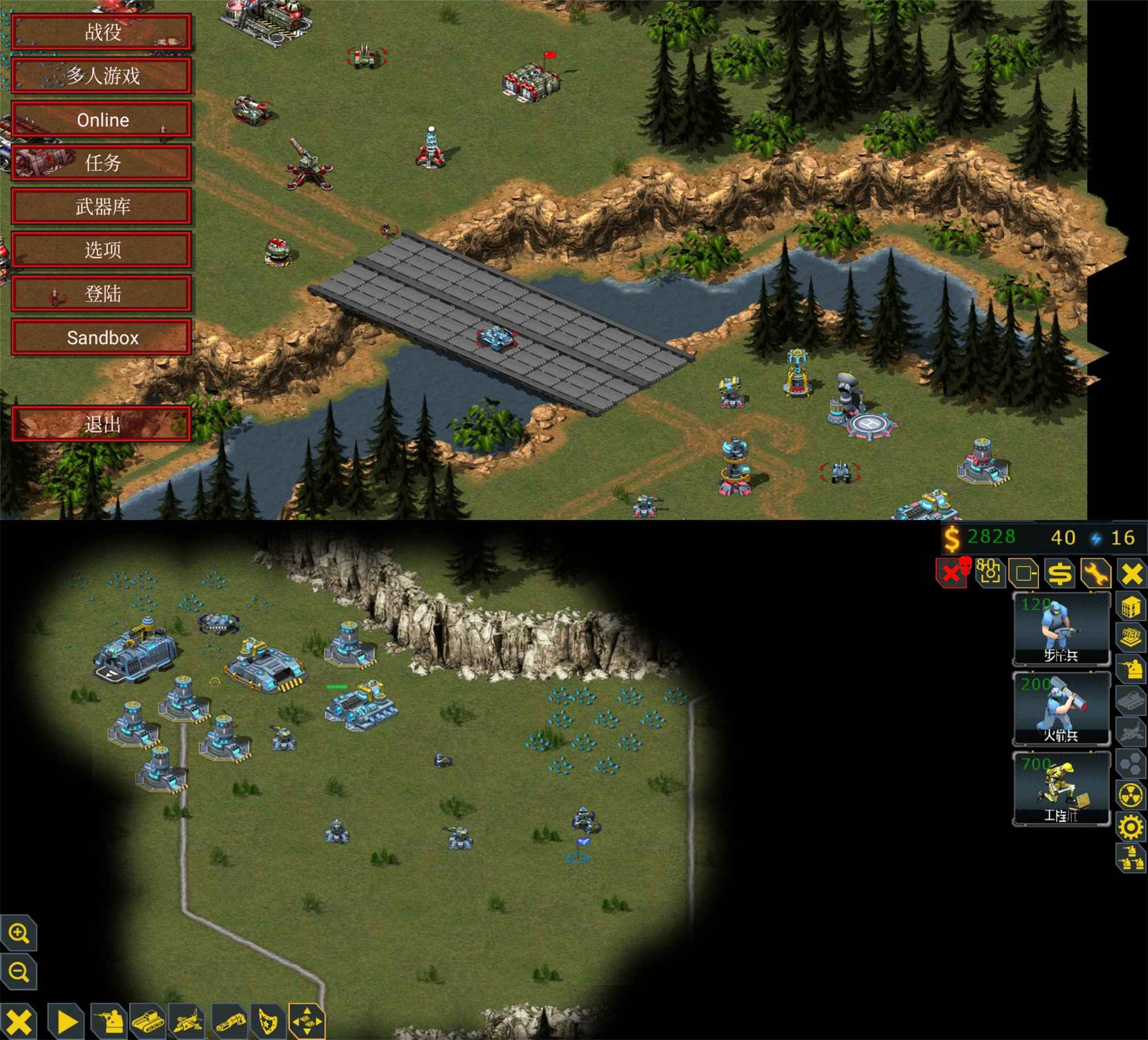Screen dimensions: 1148x1040
Task: Open the gear settings button
Action: pyautogui.click(x=1131, y=826)
